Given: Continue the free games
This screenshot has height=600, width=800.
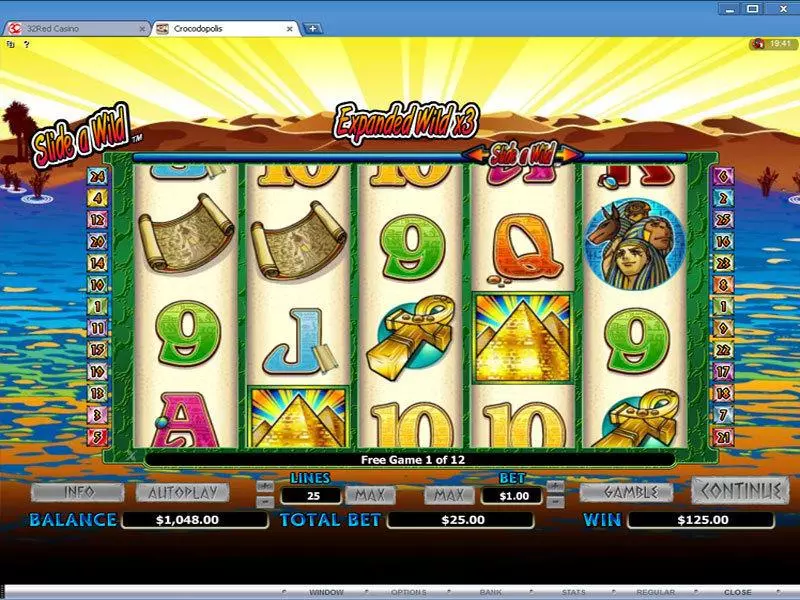Looking at the screenshot, I should (x=739, y=491).
